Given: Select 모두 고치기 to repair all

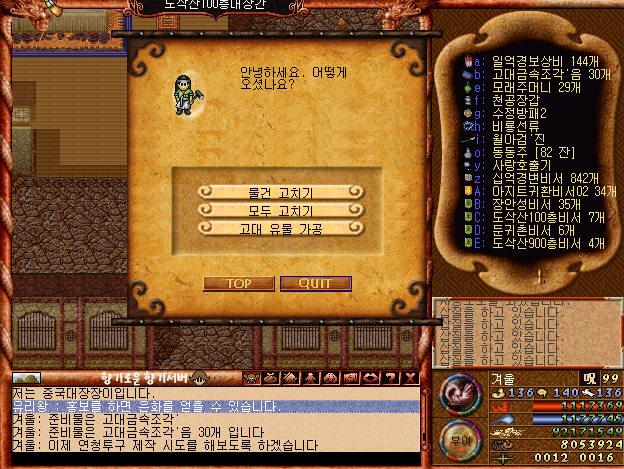Looking at the screenshot, I should 280,210.
